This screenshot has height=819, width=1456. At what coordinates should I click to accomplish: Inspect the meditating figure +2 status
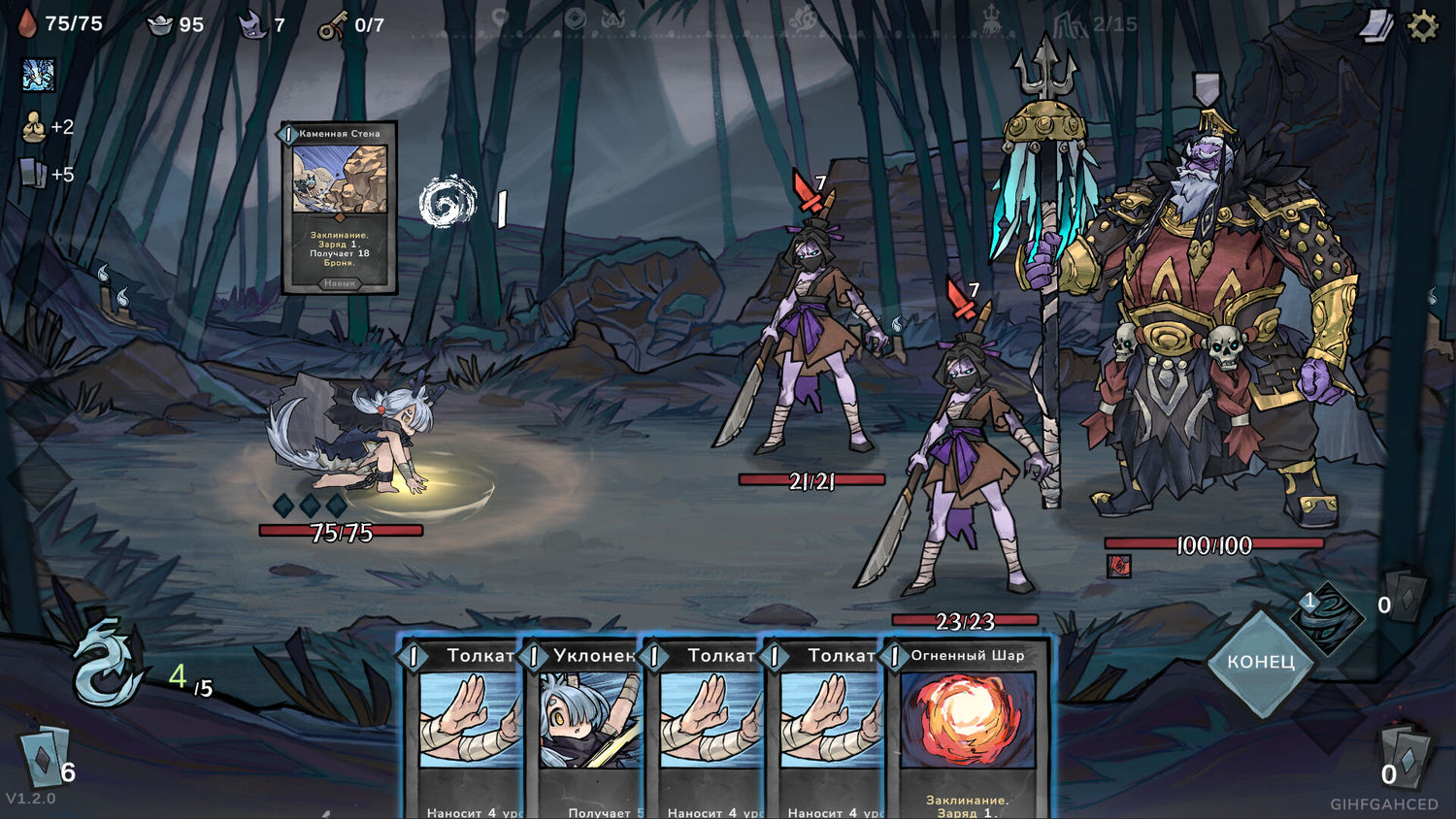(34, 127)
